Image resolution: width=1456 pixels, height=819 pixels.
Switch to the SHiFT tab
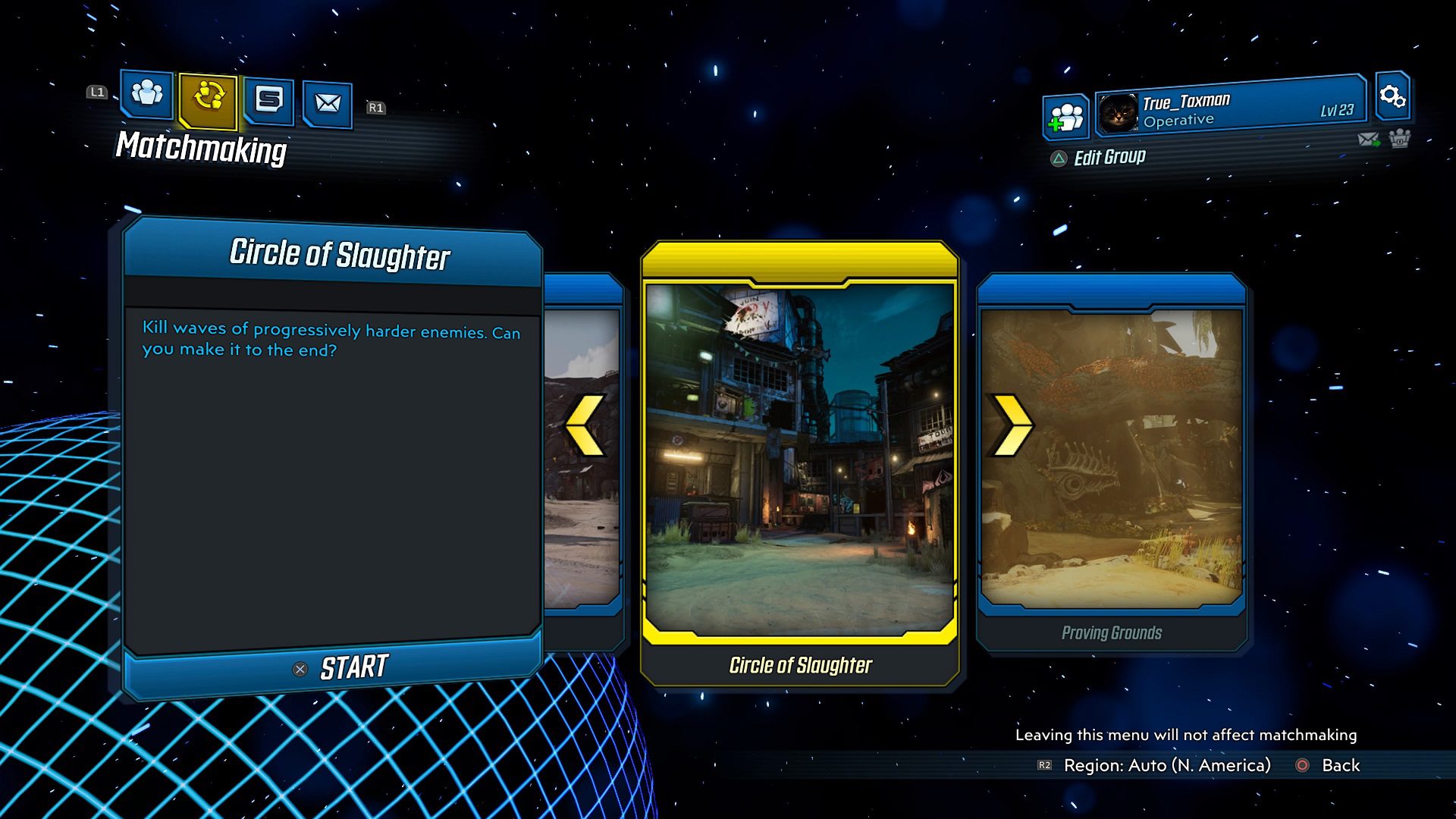(269, 100)
